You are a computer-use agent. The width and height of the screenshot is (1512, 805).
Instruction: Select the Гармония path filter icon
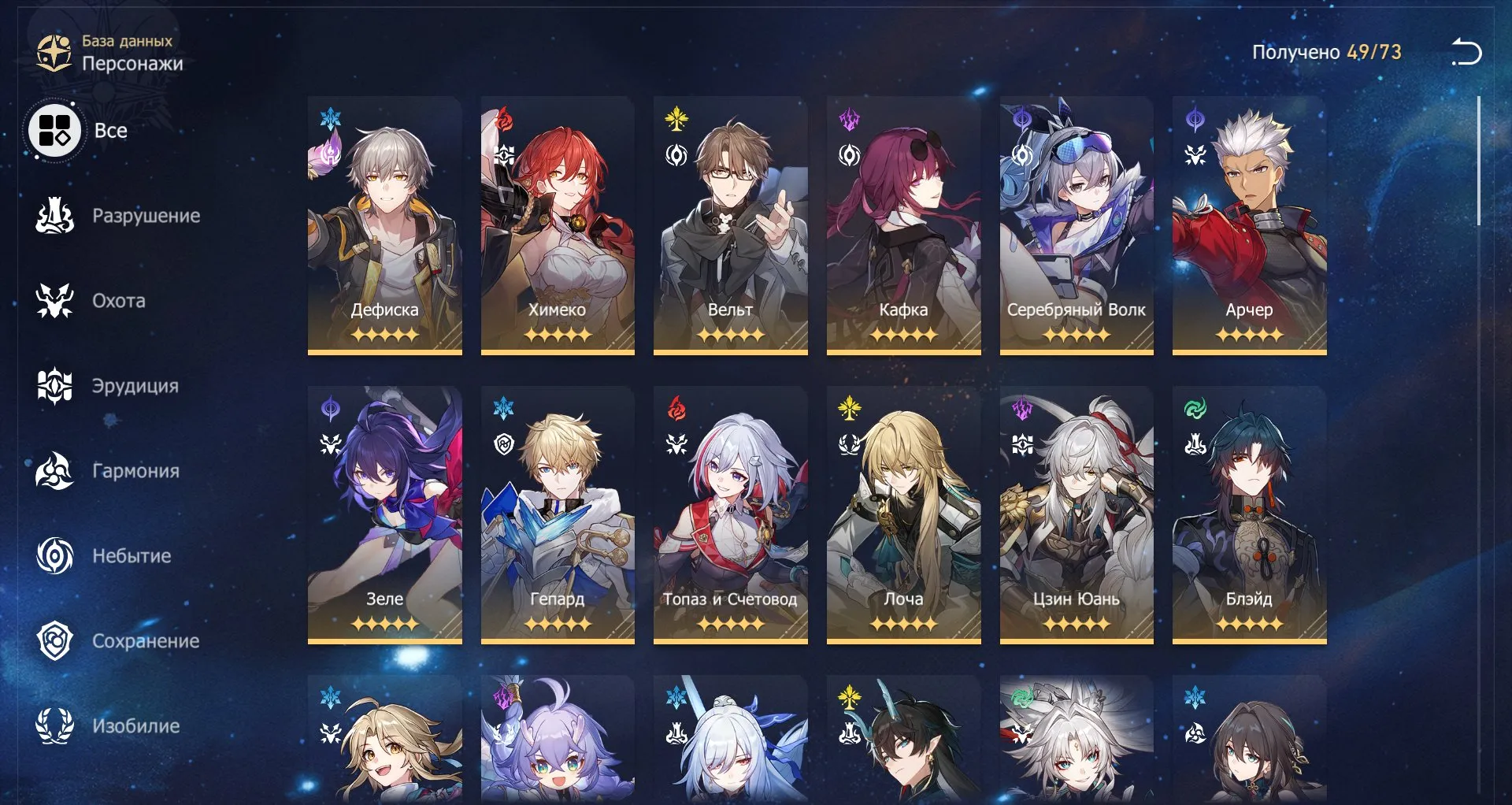coord(52,471)
